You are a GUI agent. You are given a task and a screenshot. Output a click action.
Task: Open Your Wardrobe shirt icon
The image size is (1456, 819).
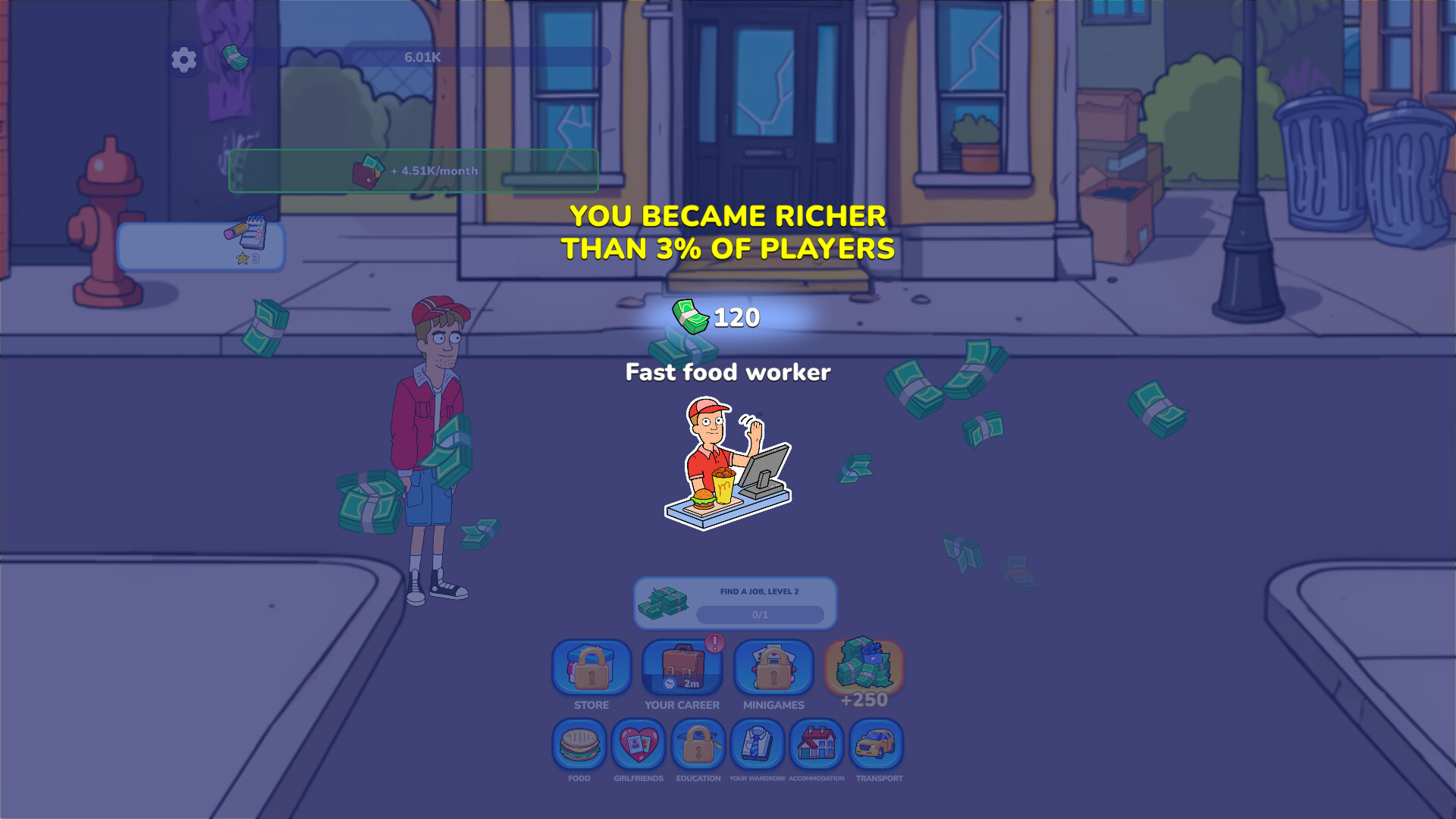click(758, 745)
